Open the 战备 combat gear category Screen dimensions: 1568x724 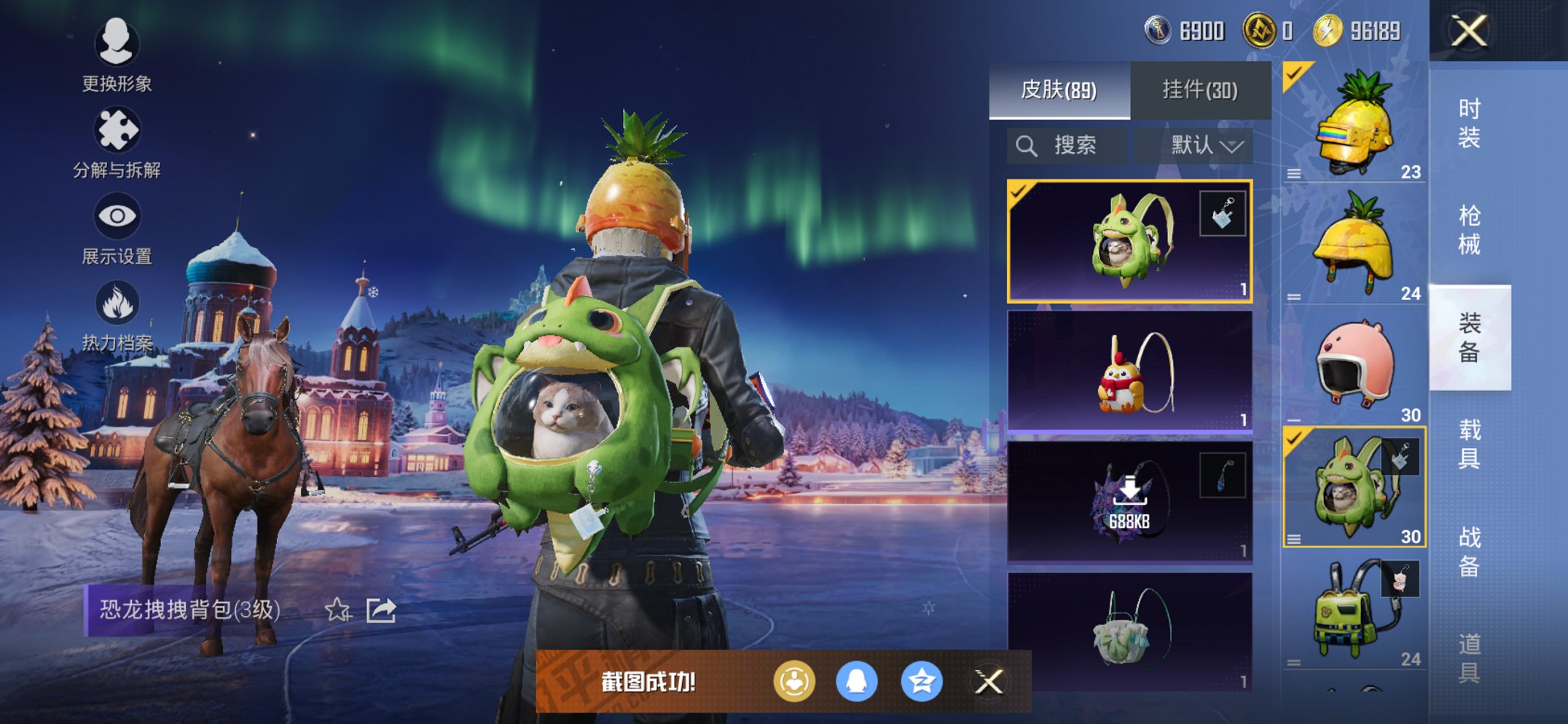point(1469,551)
